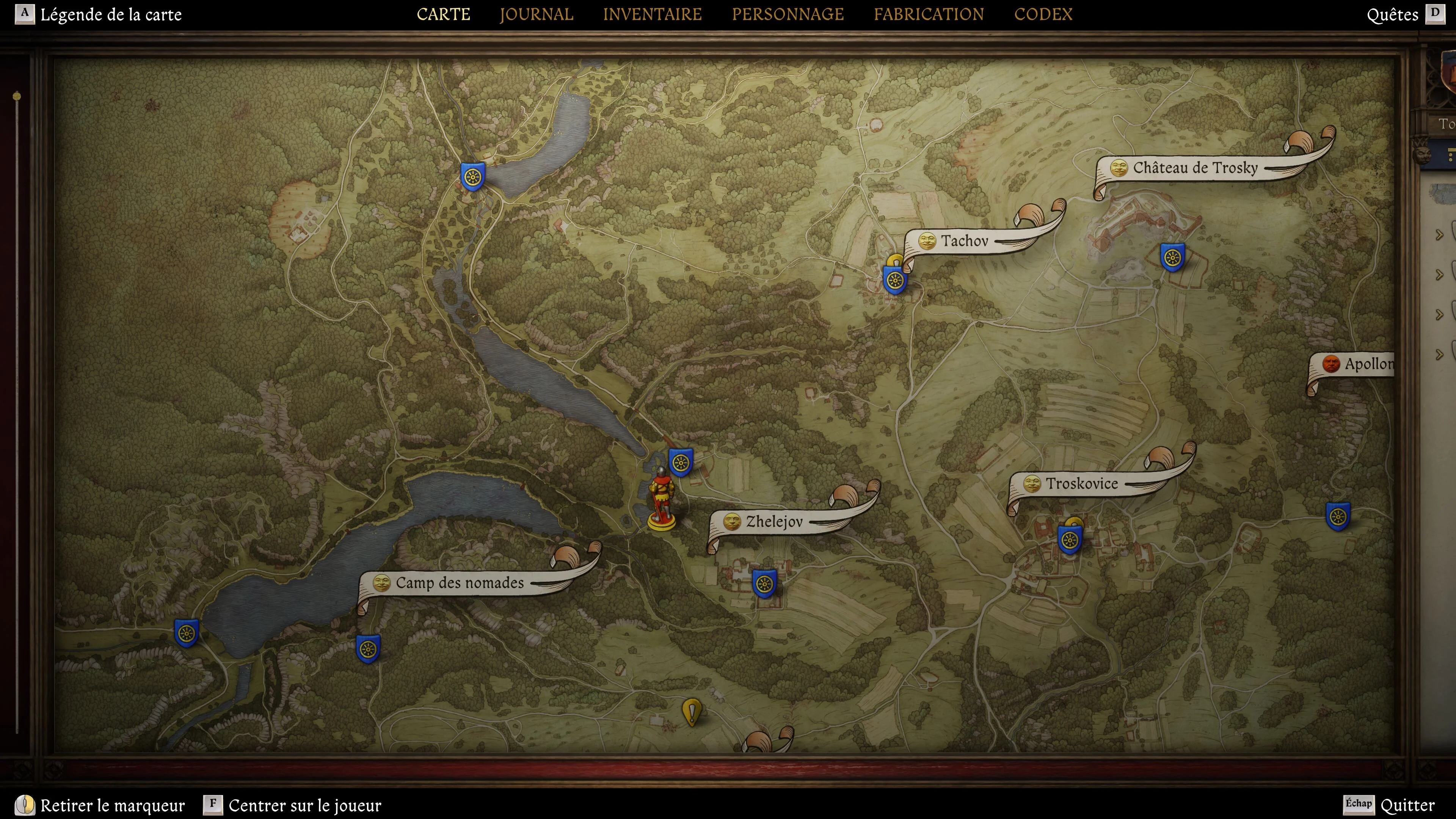
Task: Open the Inventaire tab
Action: click(x=652, y=14)
